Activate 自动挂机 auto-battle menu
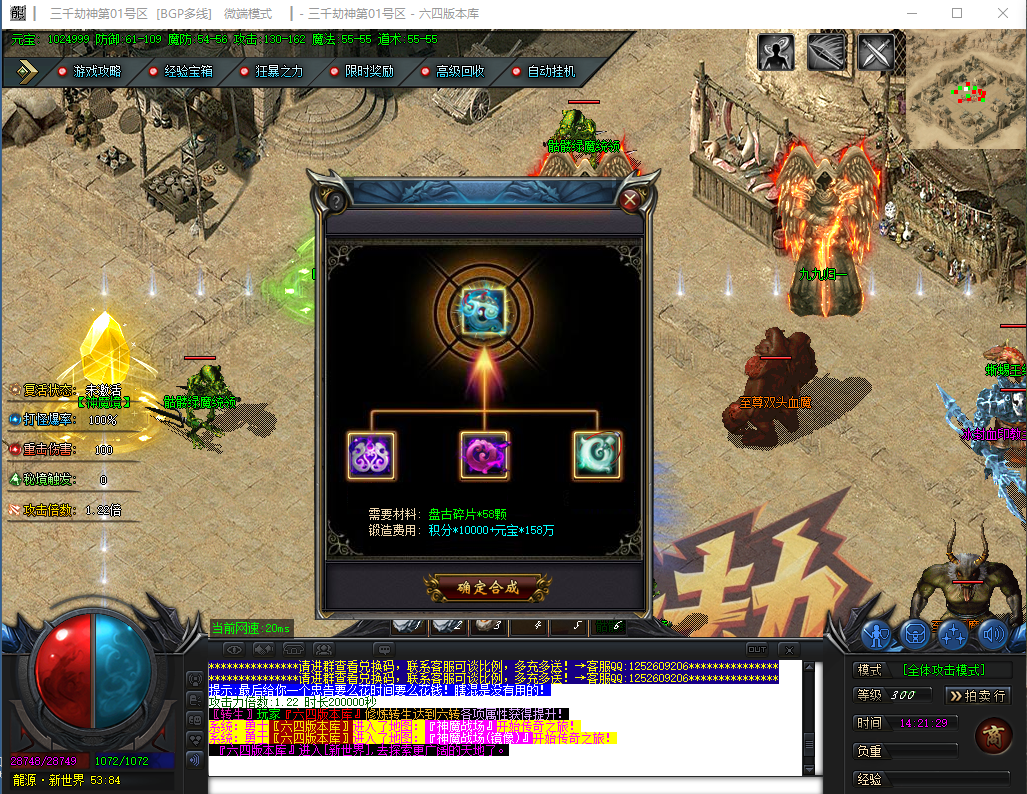Viewport: 1027px width, 794px height. (x=550, y=72)
